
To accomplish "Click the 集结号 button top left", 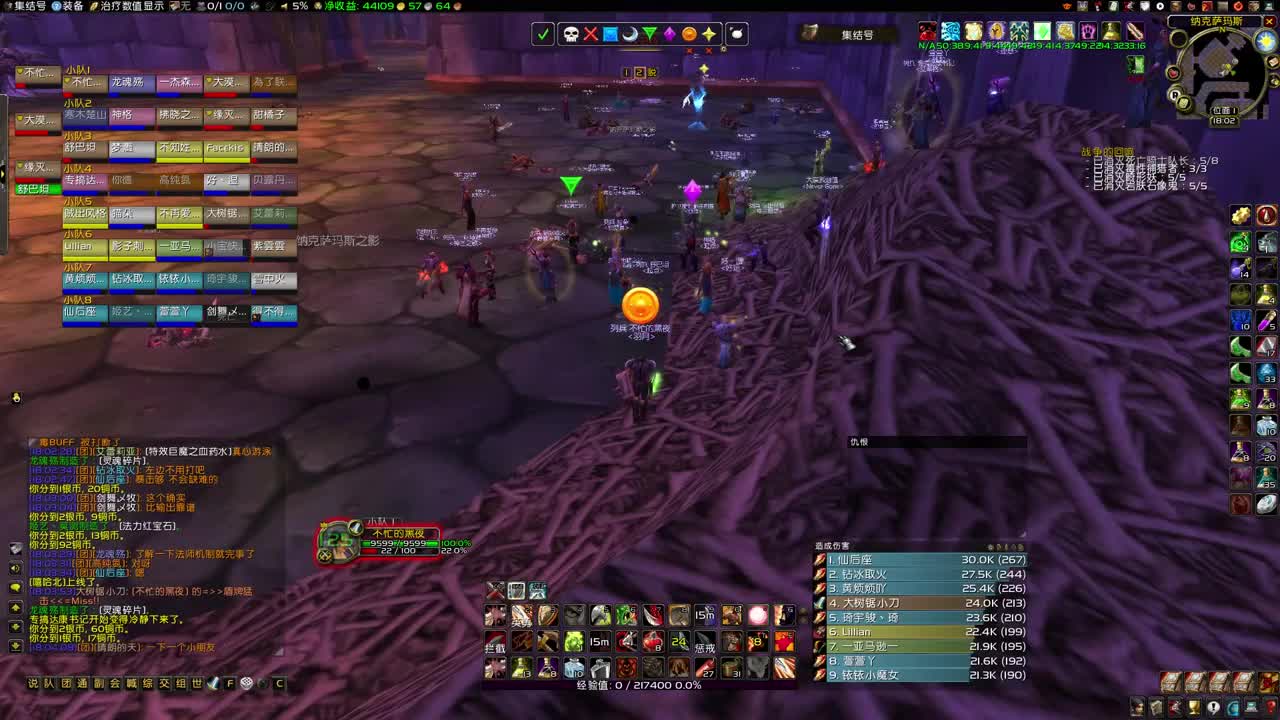I will click(28, 8).
